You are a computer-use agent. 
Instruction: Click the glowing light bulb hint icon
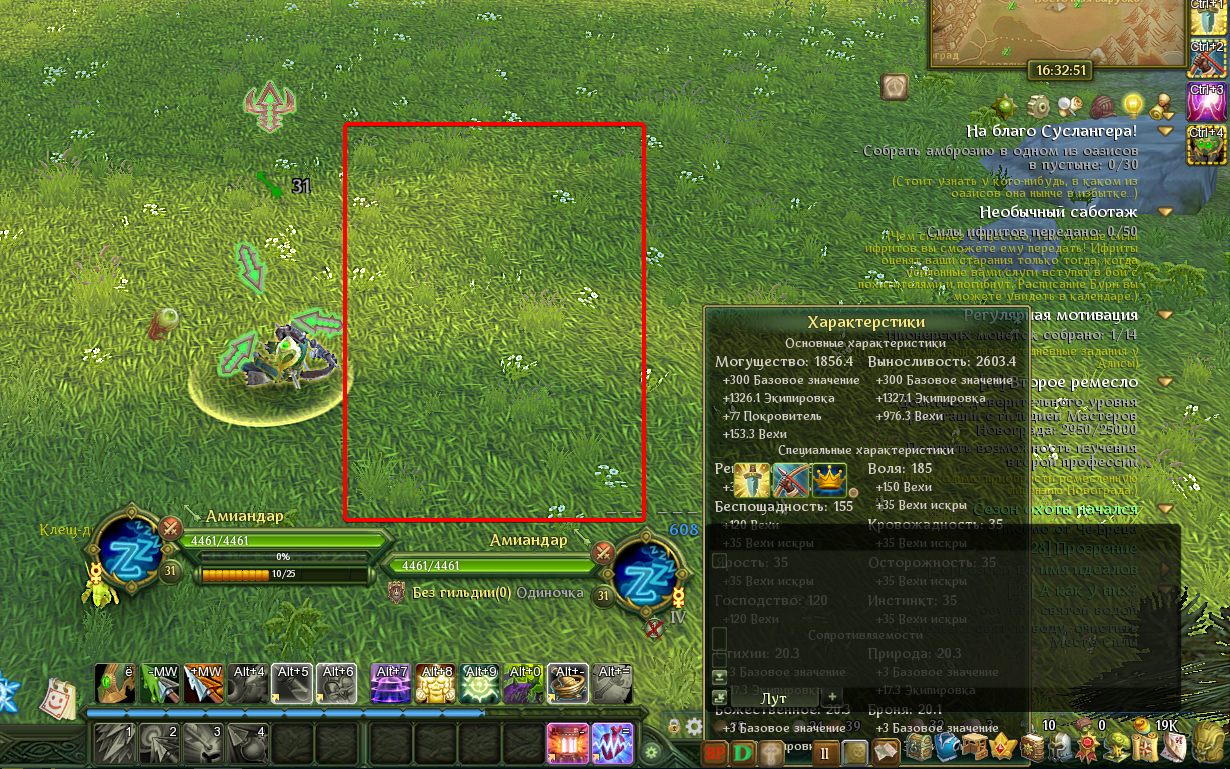coord(1133,104)
